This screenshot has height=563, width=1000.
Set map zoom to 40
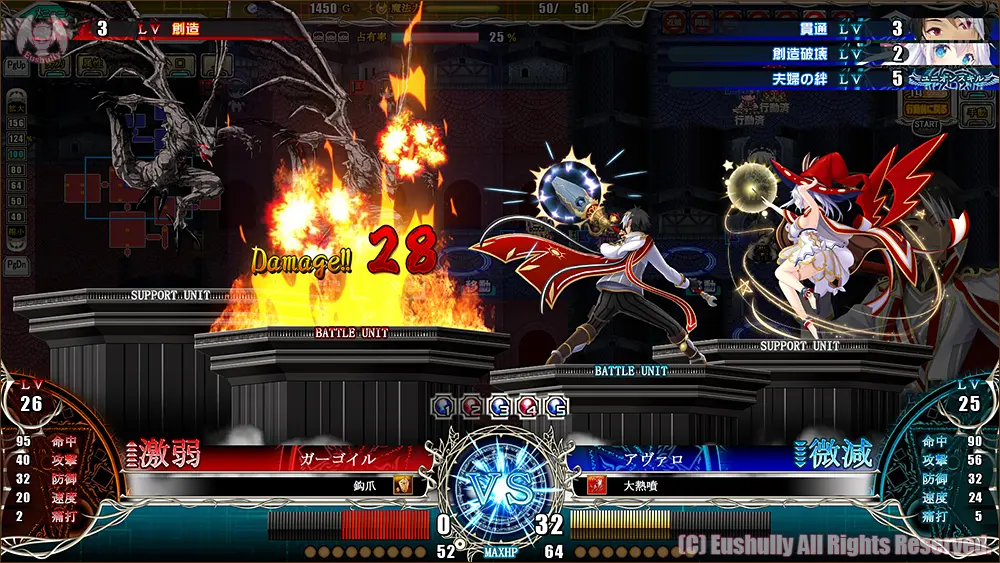point(16,217)
